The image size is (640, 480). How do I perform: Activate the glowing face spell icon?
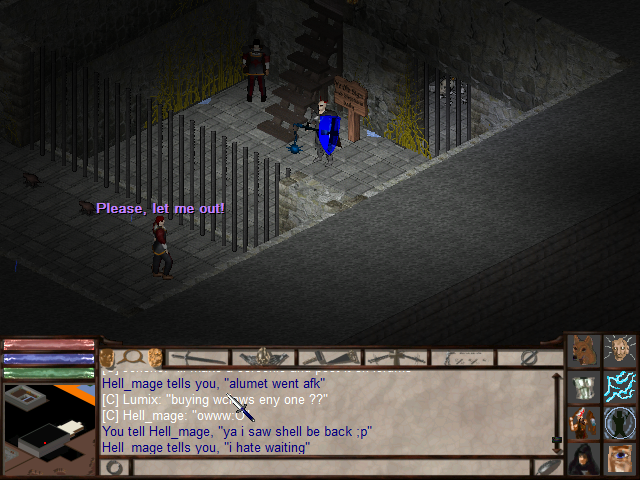click(620, 350)
